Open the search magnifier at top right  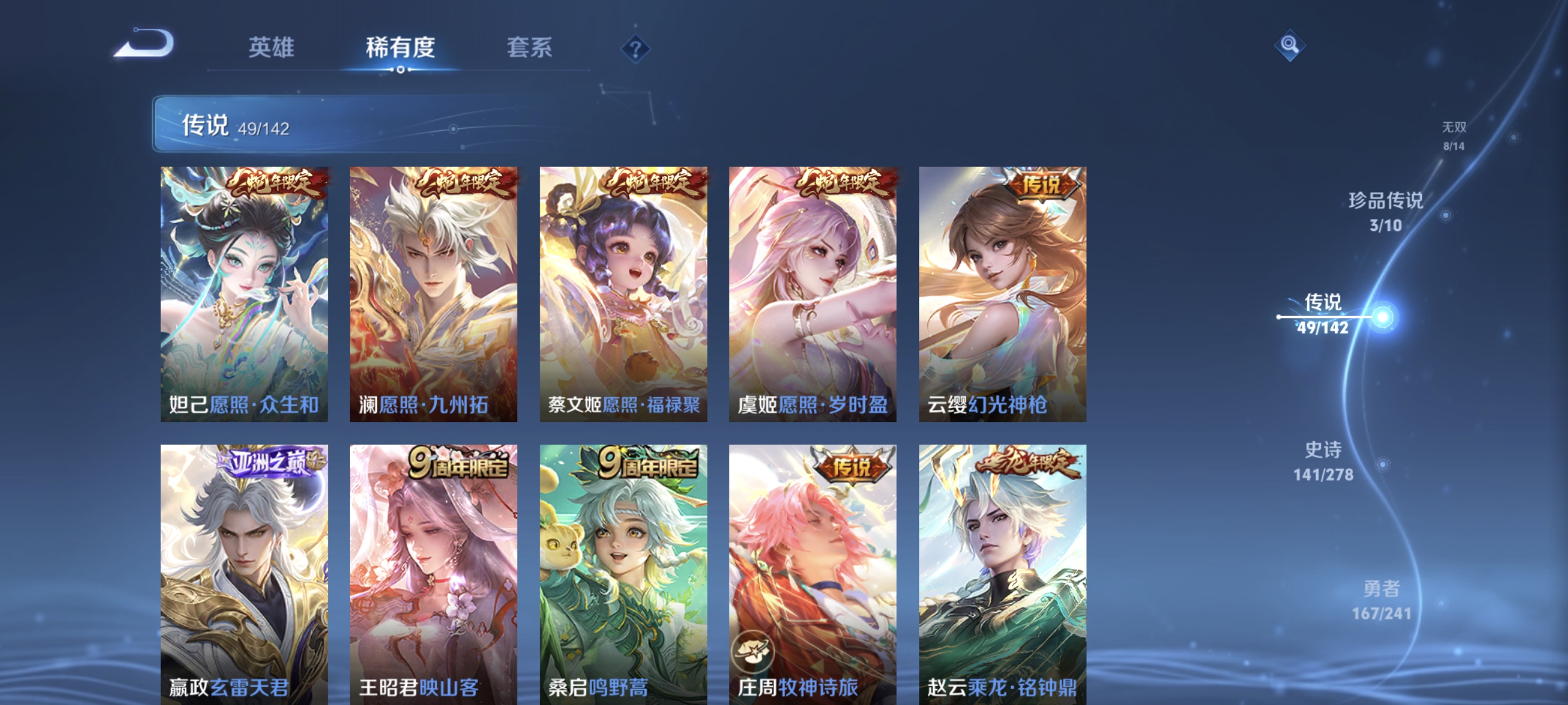pyautogui.click(x=1290, y=46)
